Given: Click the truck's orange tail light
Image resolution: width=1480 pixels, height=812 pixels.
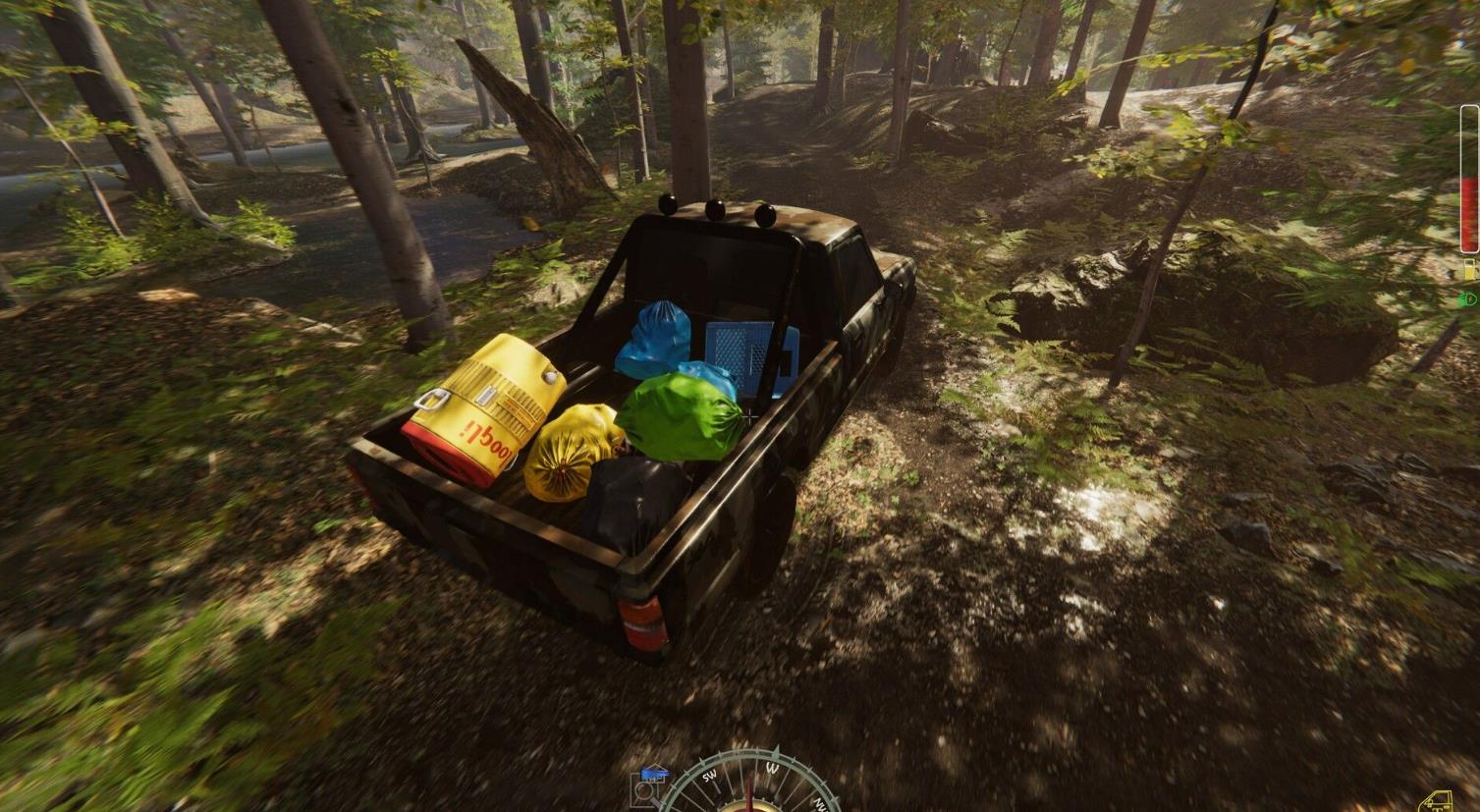Looking at the screenshot, I should 643,619.
